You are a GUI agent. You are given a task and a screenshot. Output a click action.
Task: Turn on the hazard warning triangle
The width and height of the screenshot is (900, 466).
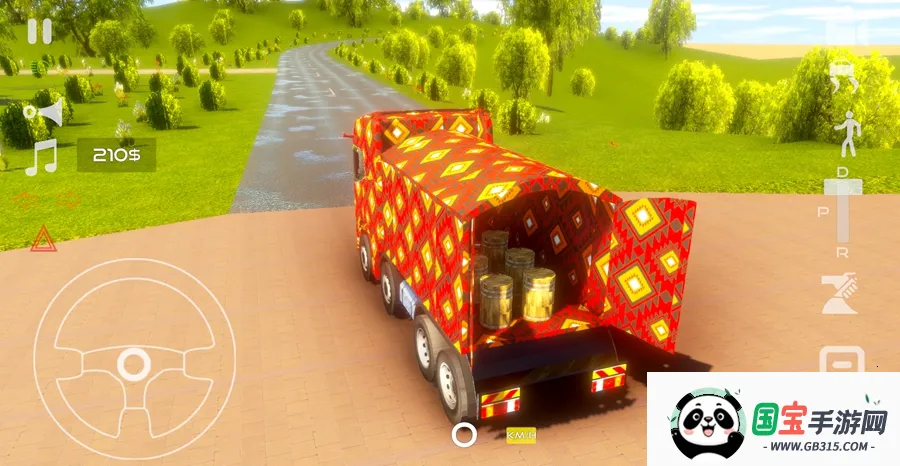pos(42,238)
